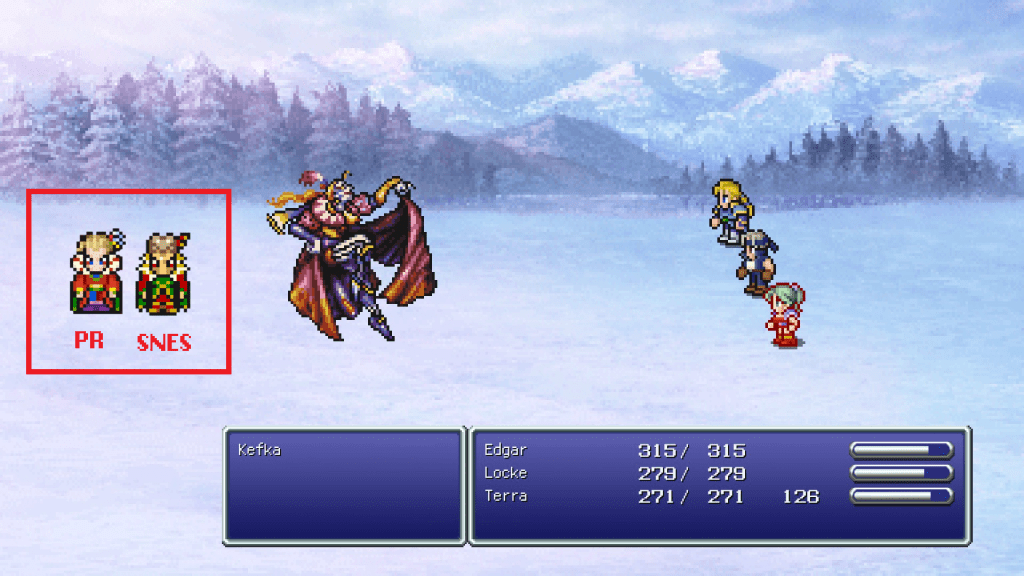
Task: Select Kefka in the enemy list
Action: [259, 450]
